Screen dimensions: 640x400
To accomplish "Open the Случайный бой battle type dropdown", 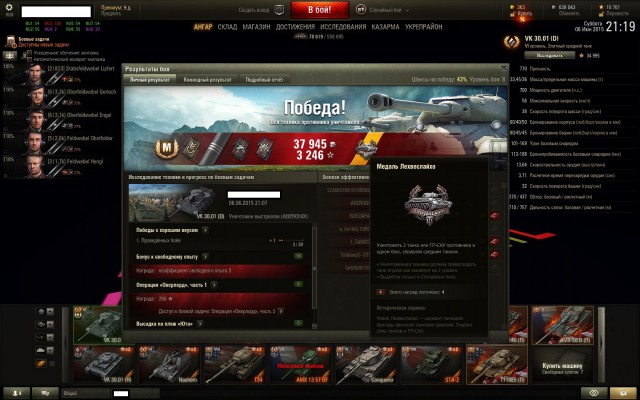I will pos(378,9).
